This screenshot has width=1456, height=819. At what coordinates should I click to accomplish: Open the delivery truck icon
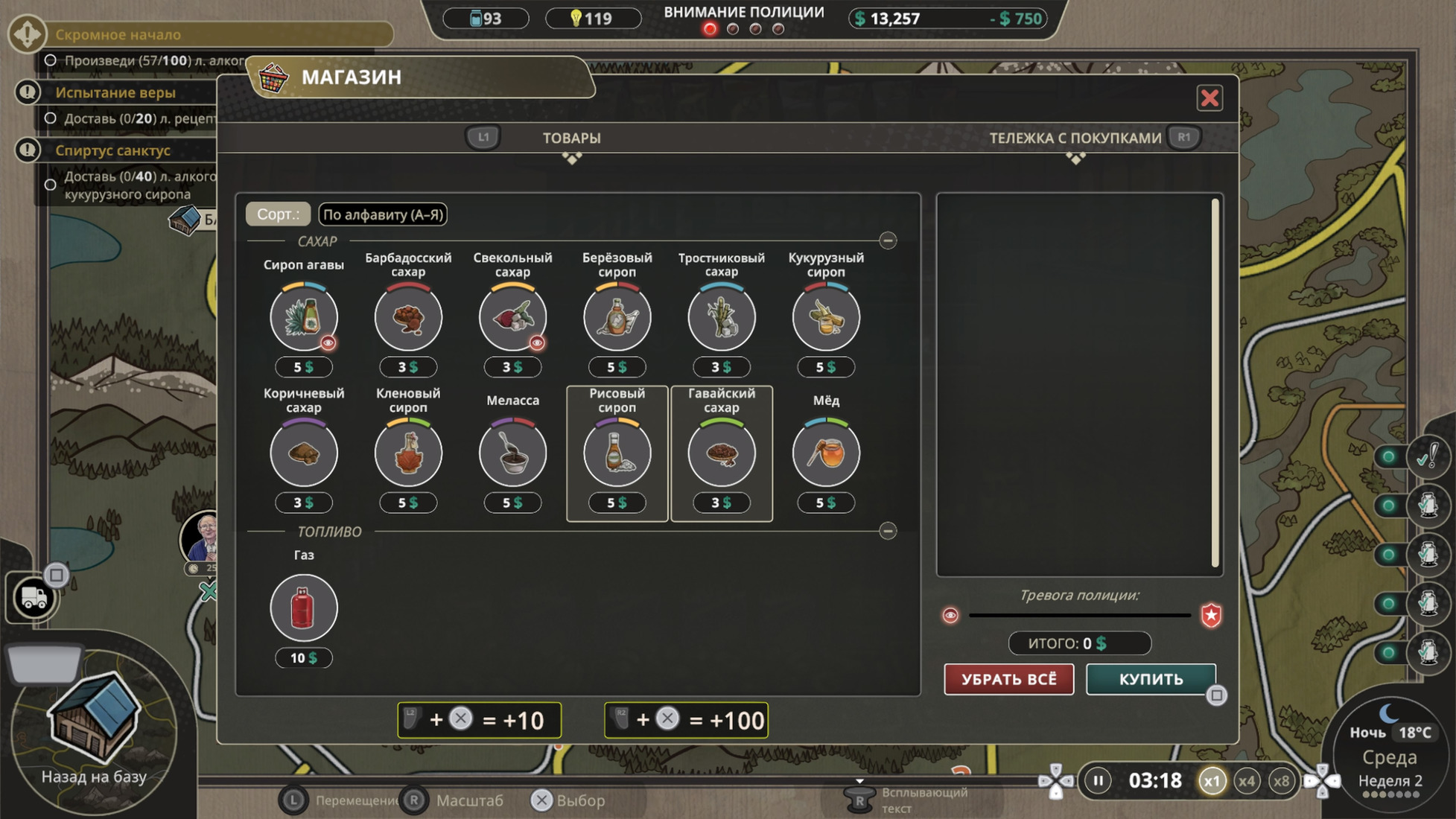[x=34, y=597]
